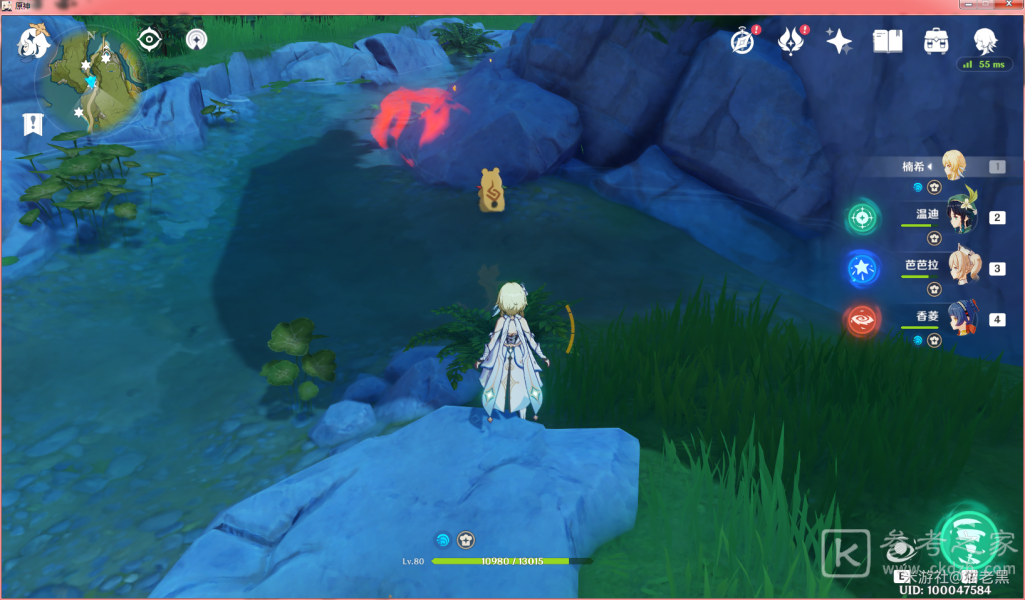Trigger 芭芭拉's blue star burst icon
Screen dimensions: 1025x600
pos(862,269)
